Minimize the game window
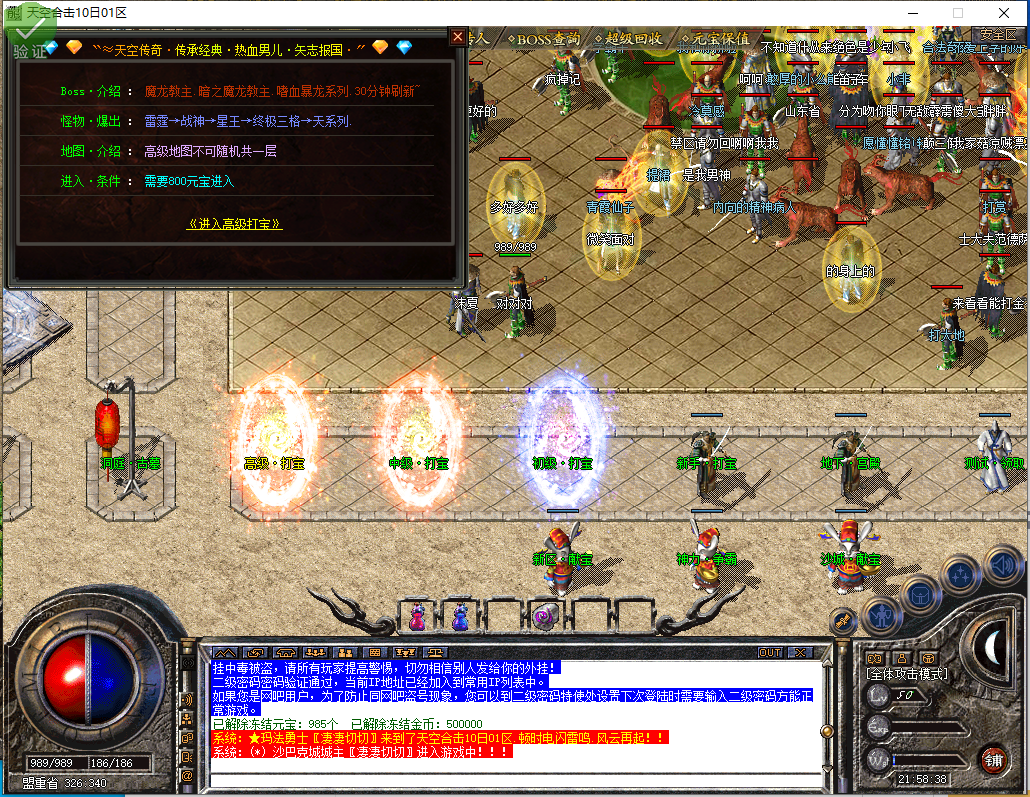Viewport: 1030px width, 797px height. (911, 13)
